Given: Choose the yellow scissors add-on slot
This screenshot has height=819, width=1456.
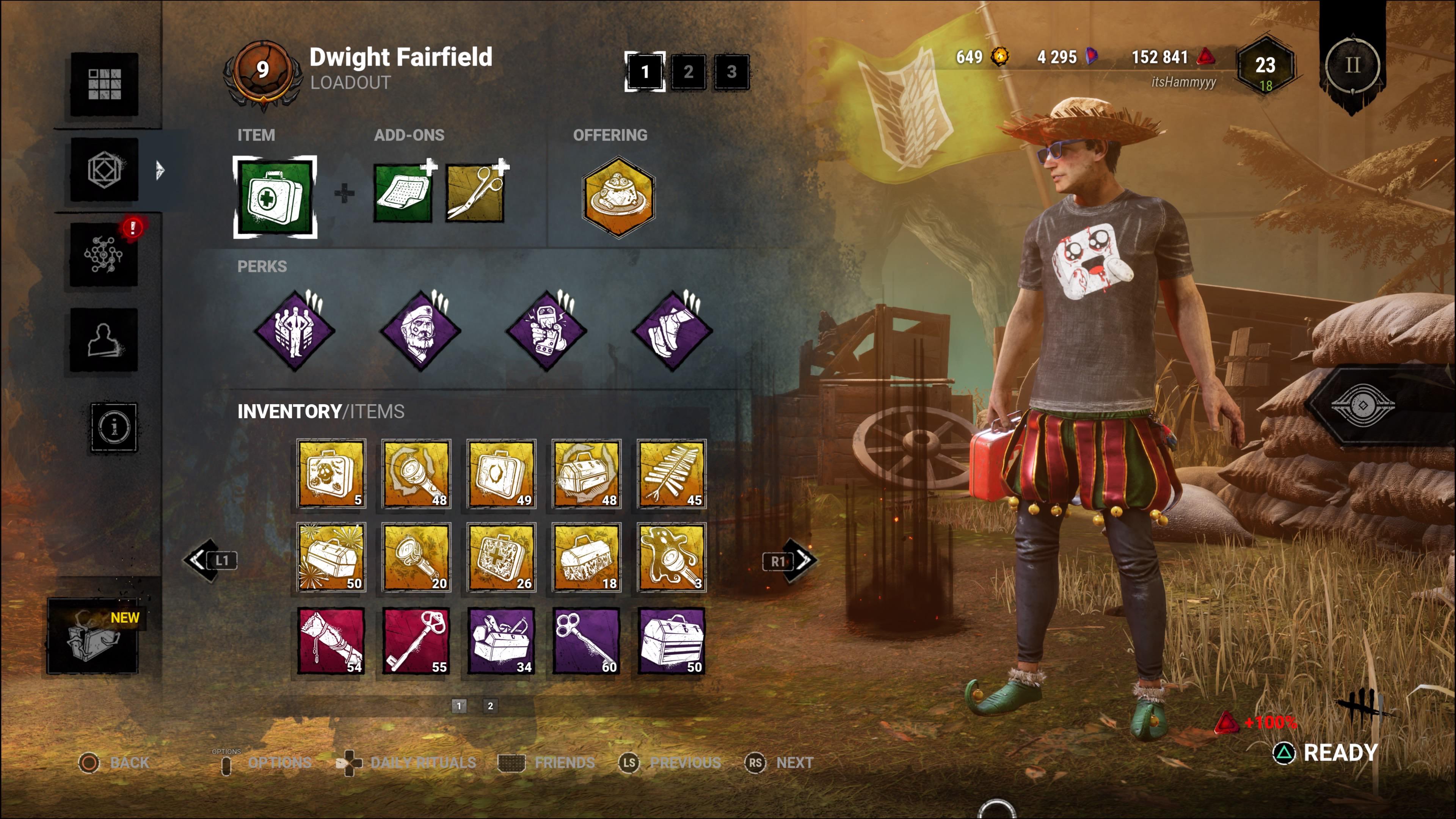Looking at the screenshot, I should 475,193.
